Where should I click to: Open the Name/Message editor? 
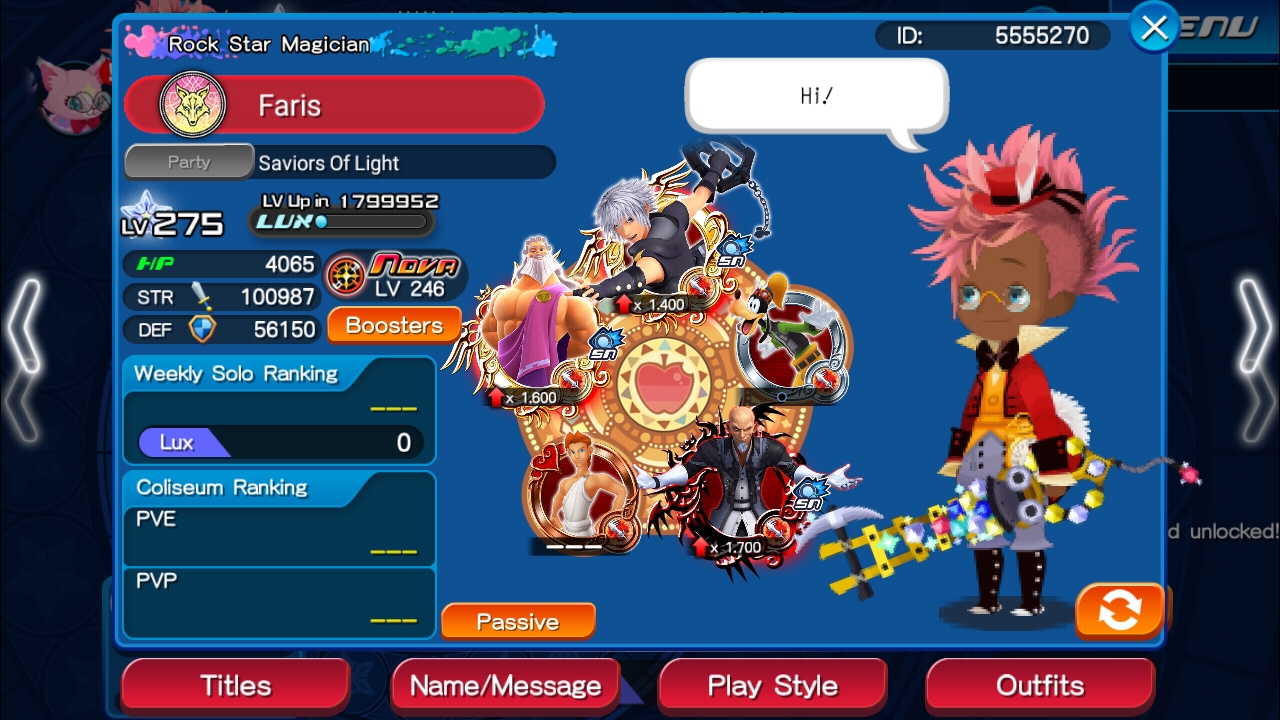click(x=505, y=686)
